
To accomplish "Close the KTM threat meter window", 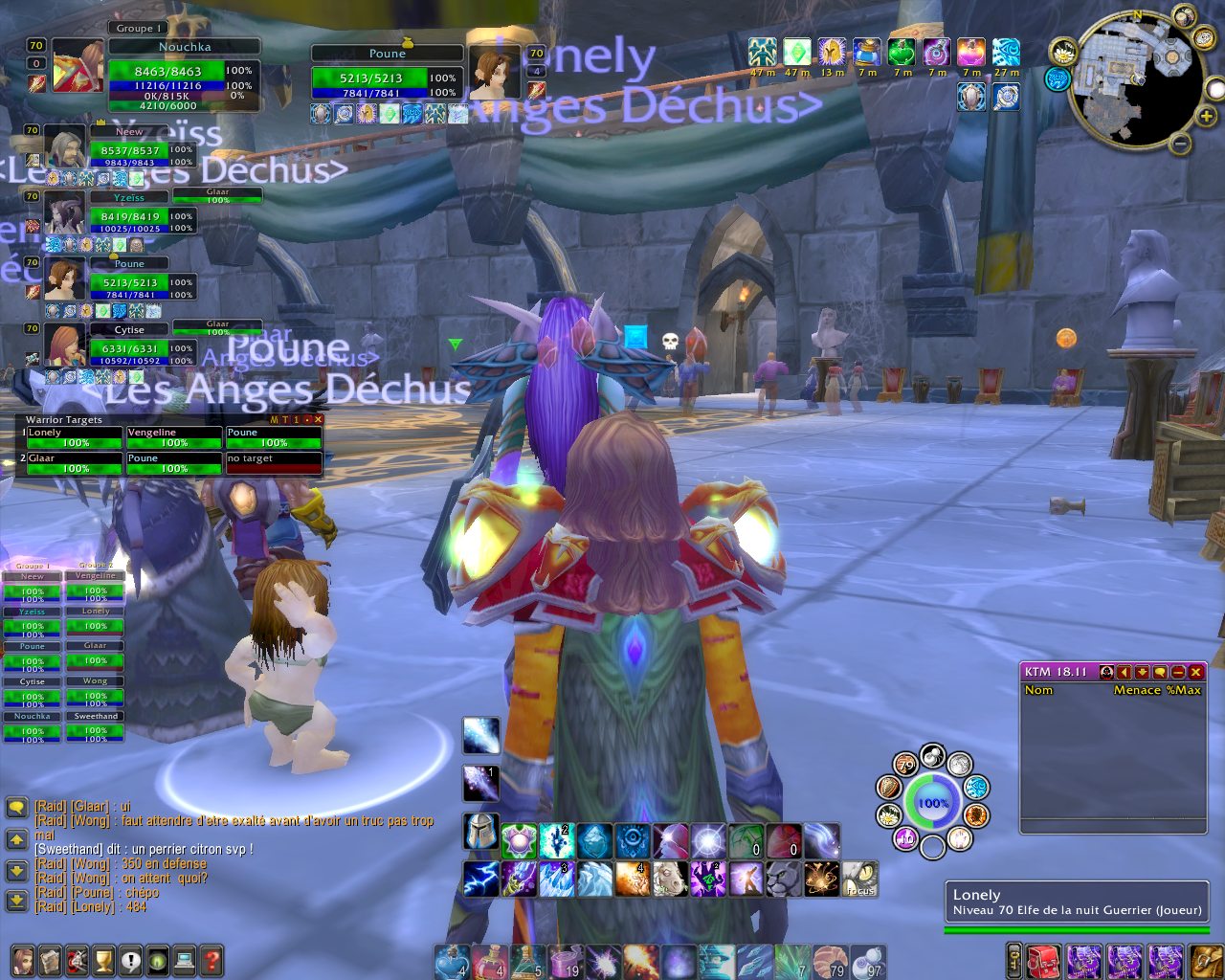I will point(1196,672).
